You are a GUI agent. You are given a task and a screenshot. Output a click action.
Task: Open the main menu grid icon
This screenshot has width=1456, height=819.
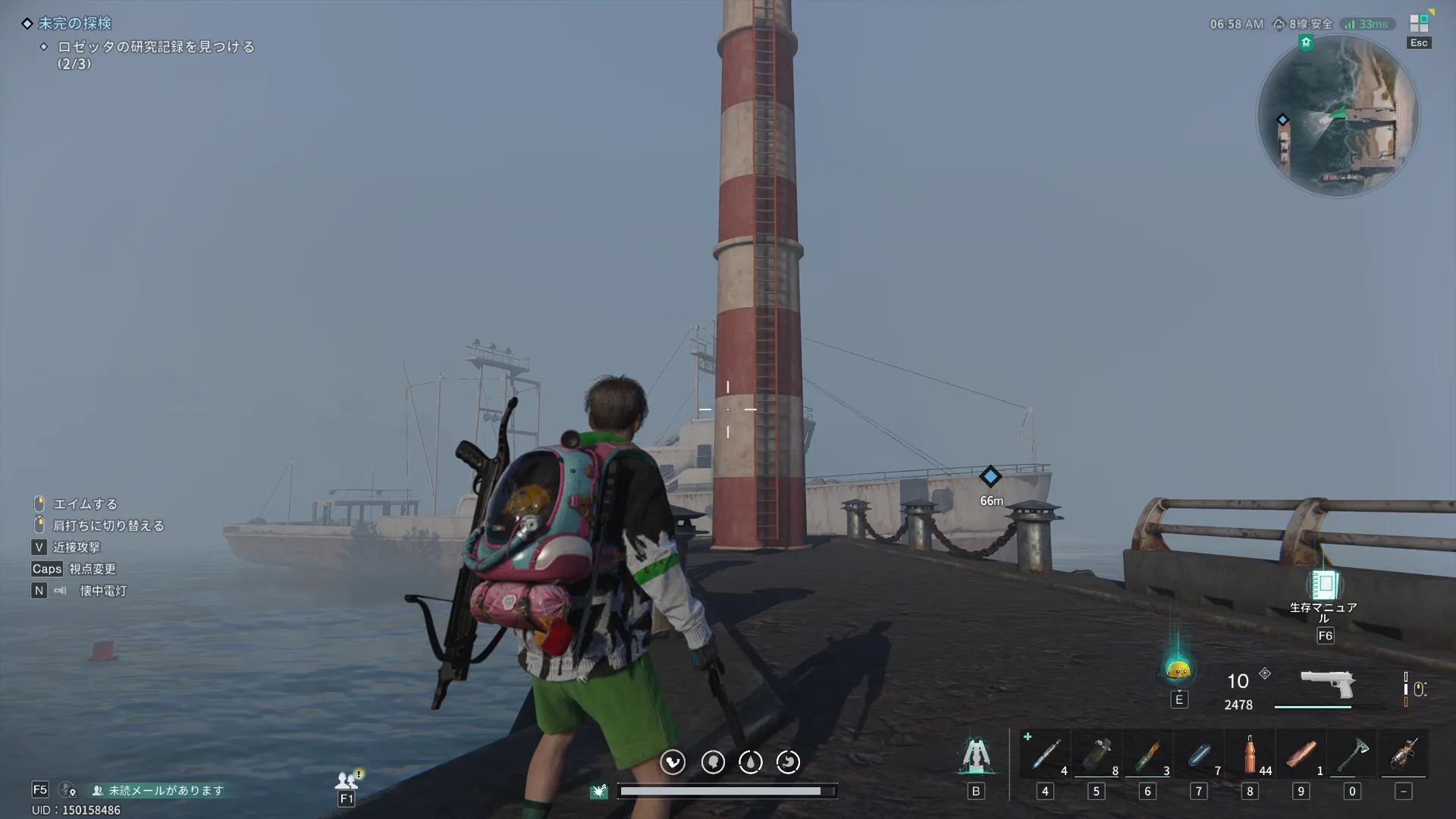pyautogui.click(x=1419, y=23)
